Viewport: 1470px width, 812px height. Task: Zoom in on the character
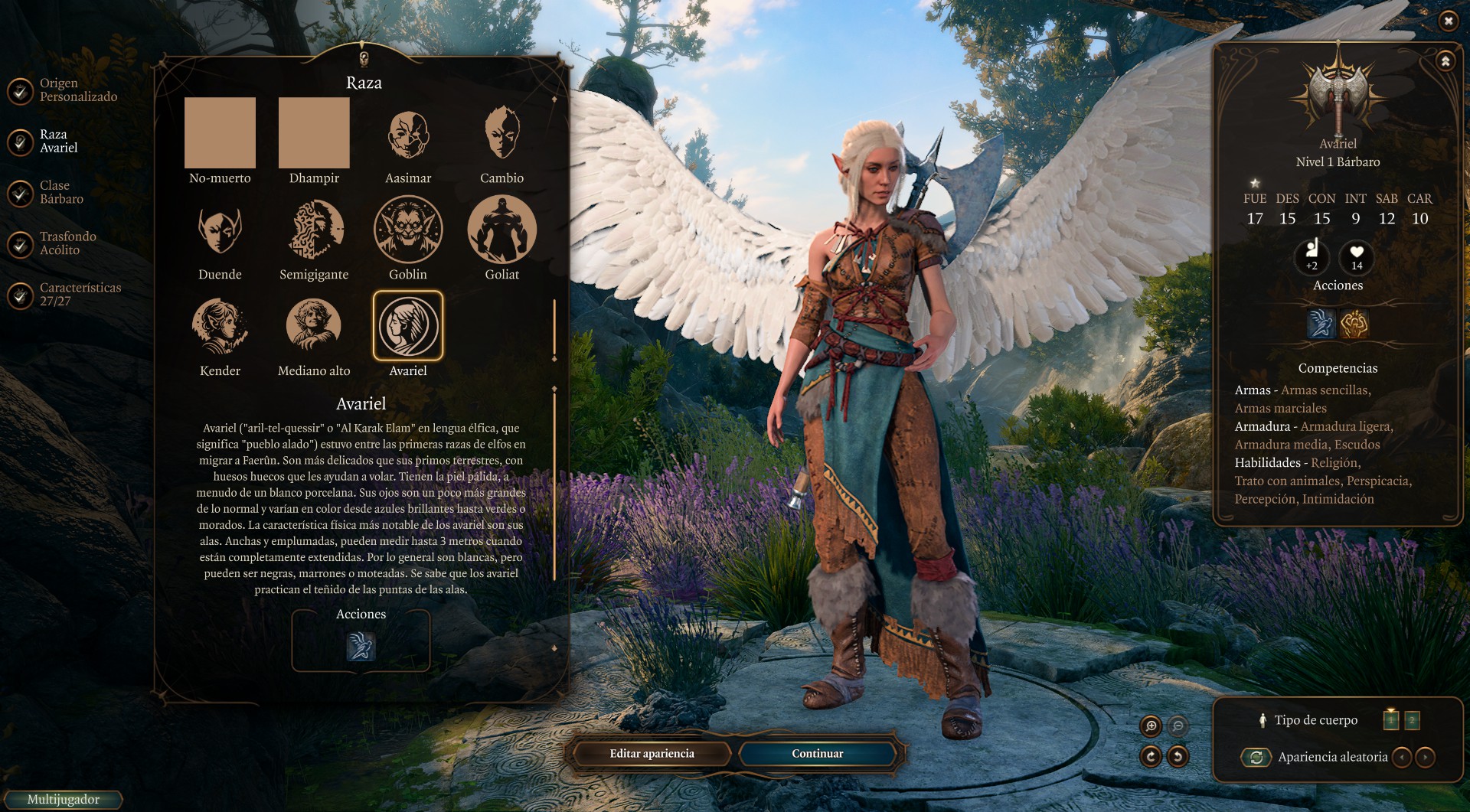(1151, 726)
